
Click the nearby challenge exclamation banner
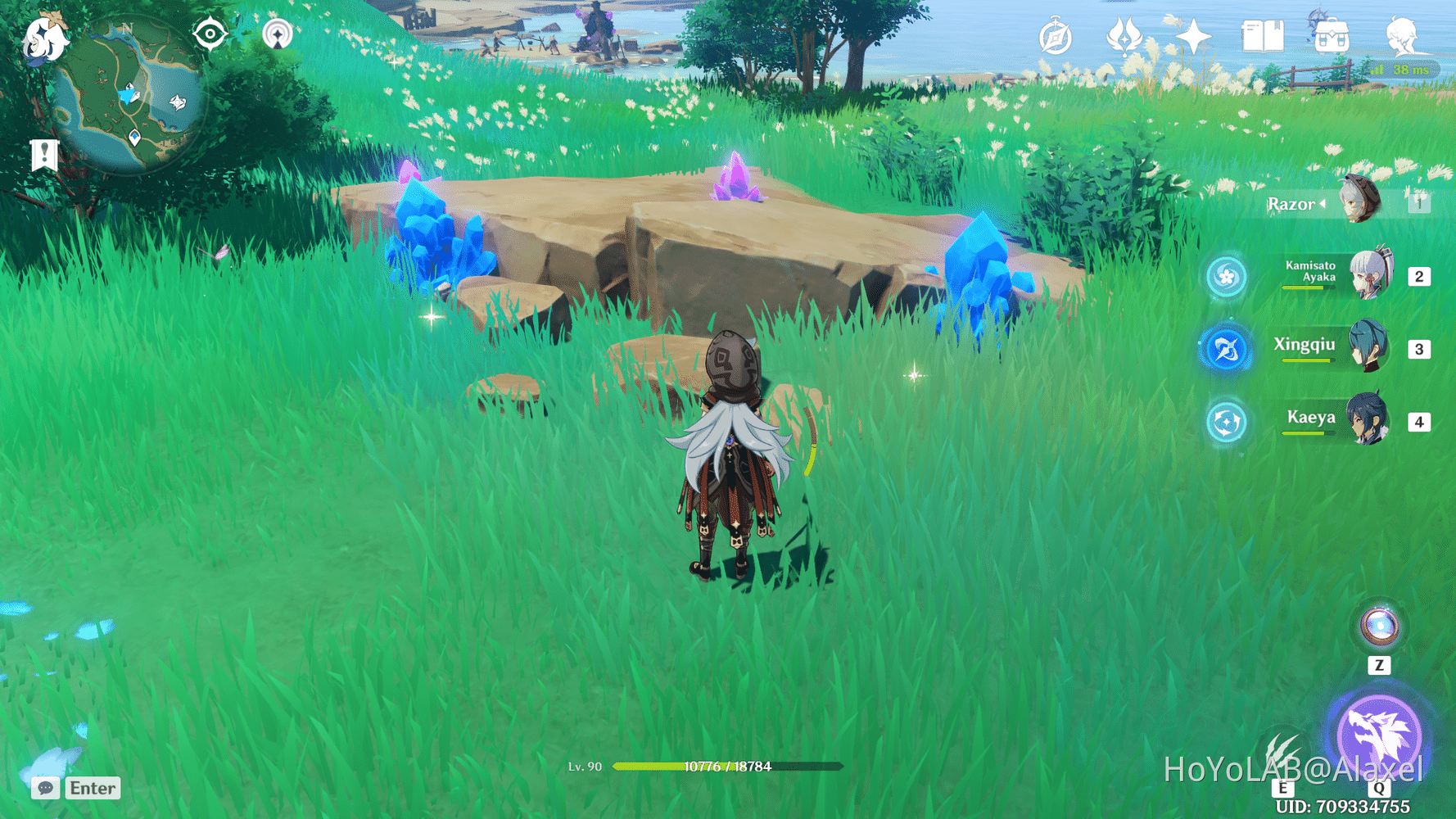pos(43,152)
